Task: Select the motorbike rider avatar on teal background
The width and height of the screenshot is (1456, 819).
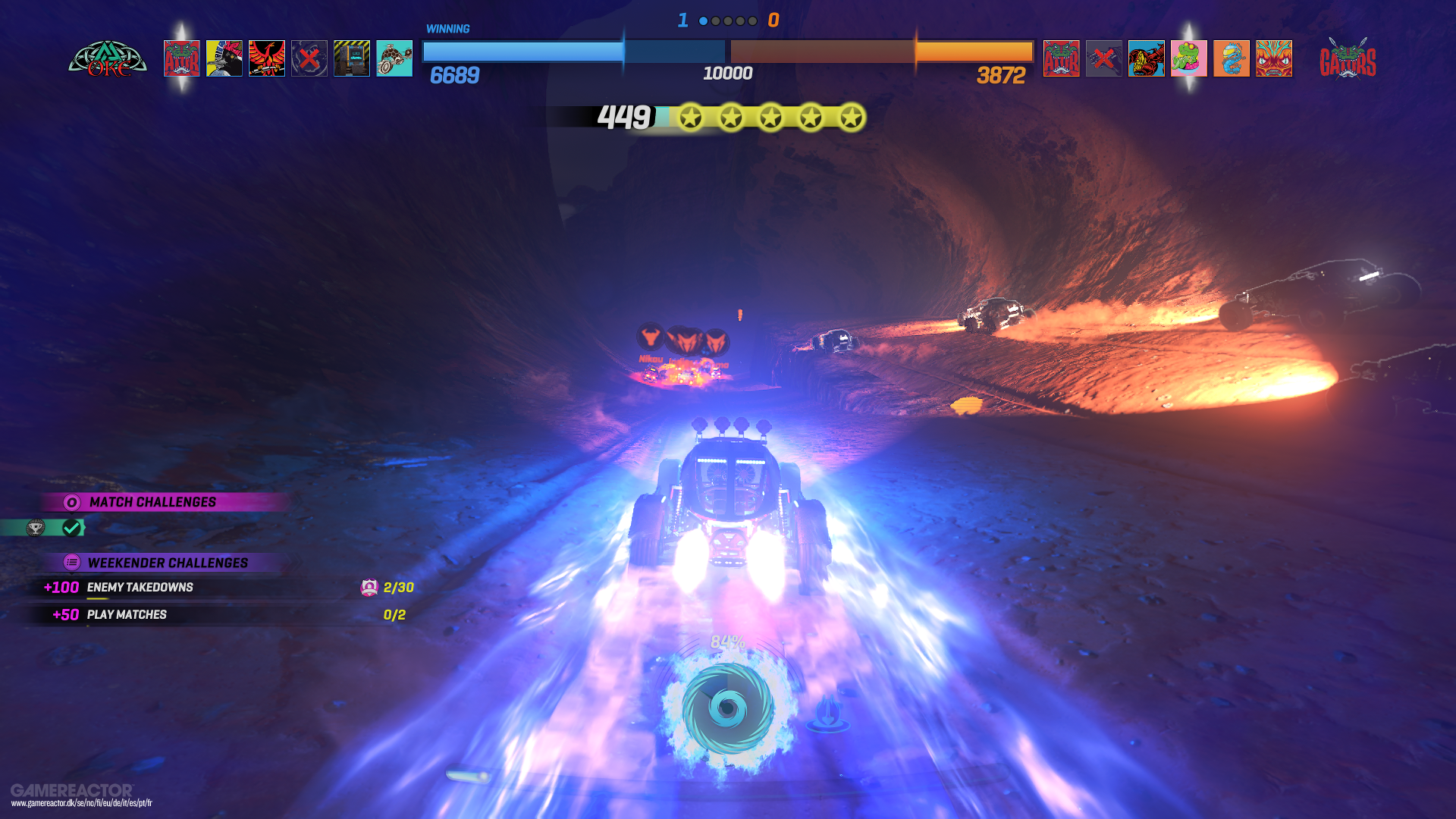Action: tap(394, 58)
